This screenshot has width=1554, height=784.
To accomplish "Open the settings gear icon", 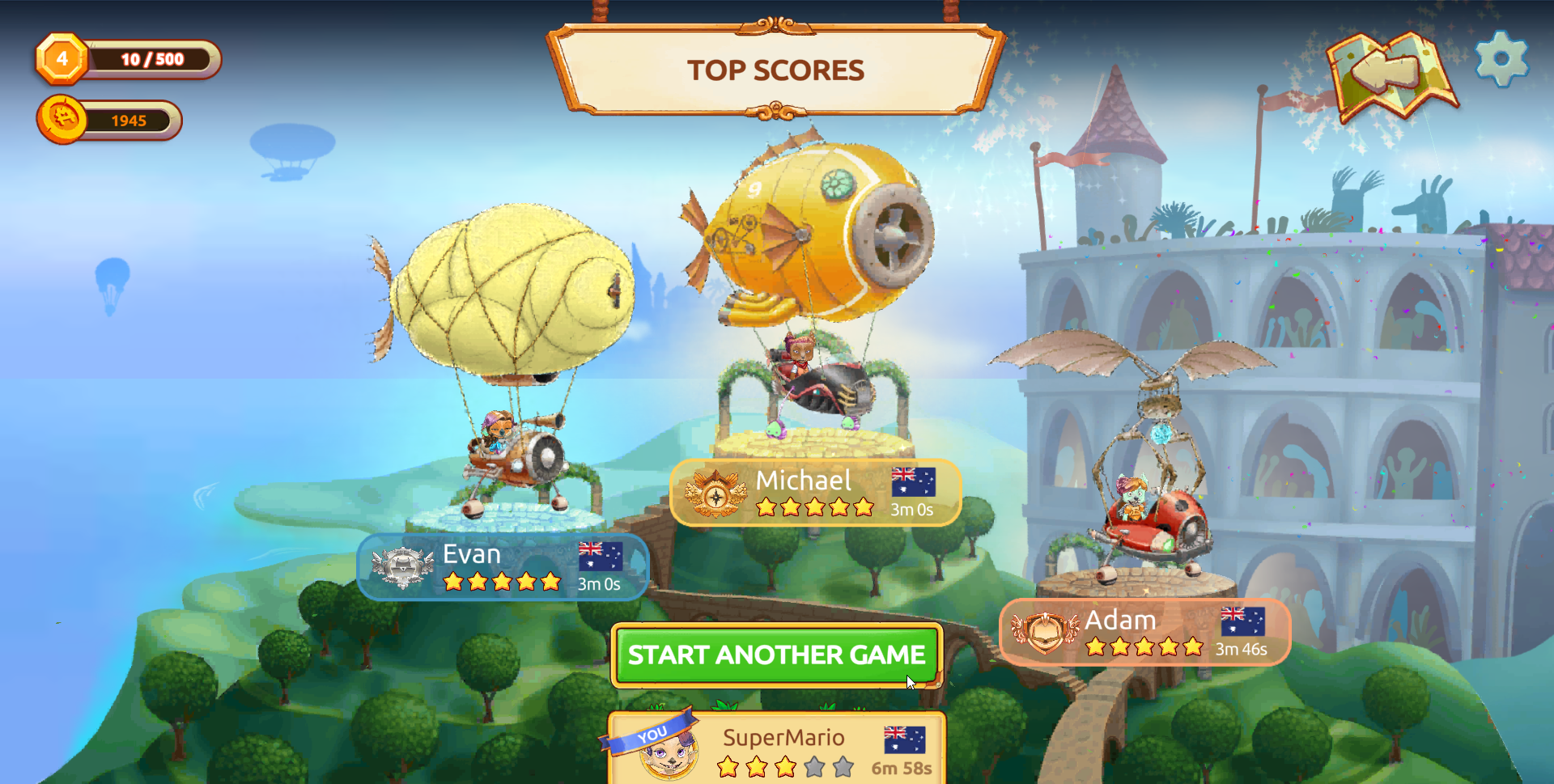I will click(x=1501, y=58).
